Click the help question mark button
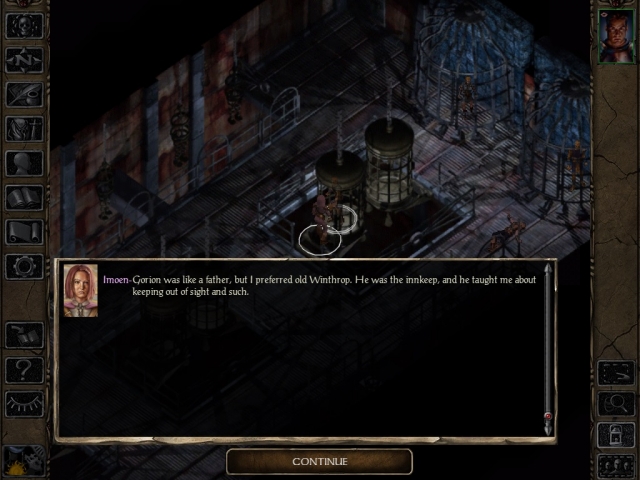The width and height of the screenshot is (640, 480). coord(24,369)
